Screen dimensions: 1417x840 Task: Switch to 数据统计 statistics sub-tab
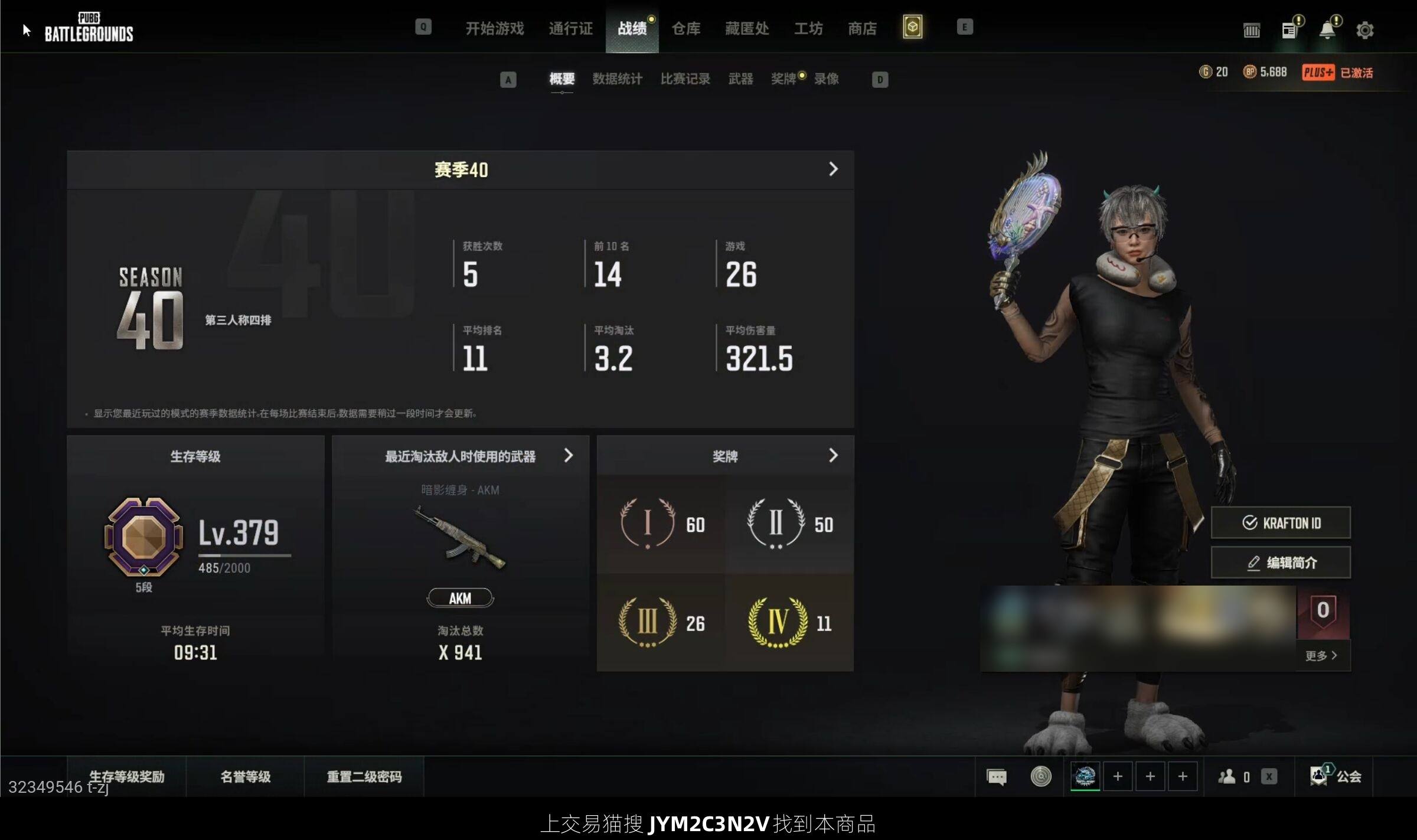click(617, 79)
